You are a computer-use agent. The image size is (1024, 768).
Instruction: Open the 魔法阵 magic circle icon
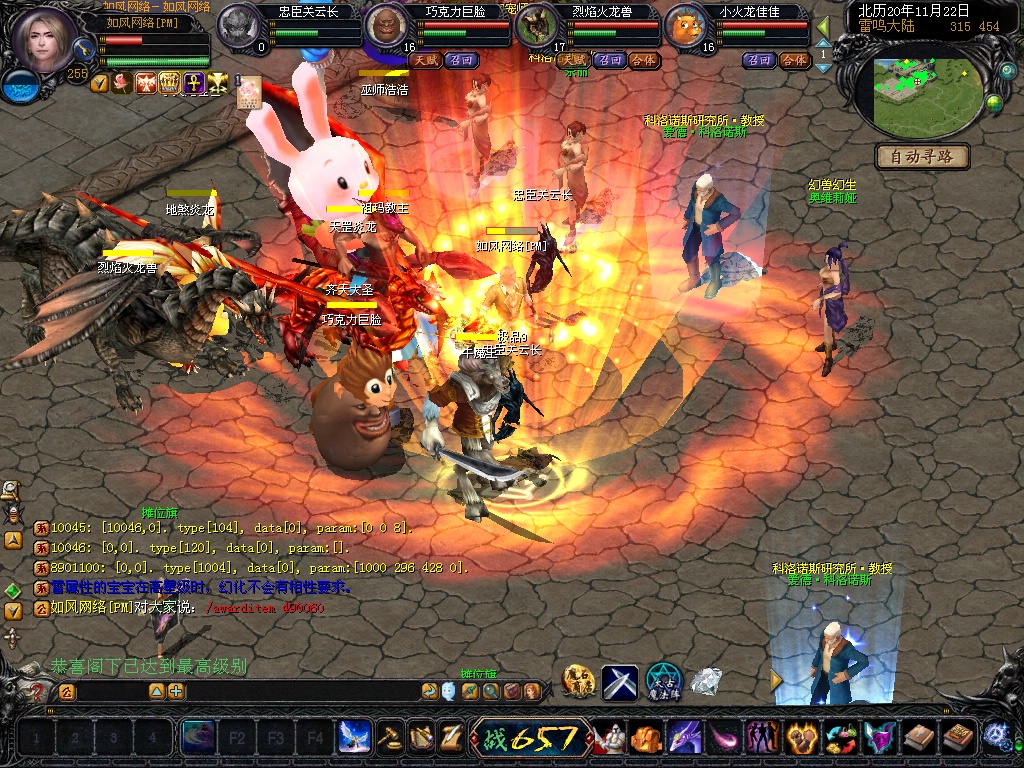coord(663,680)
